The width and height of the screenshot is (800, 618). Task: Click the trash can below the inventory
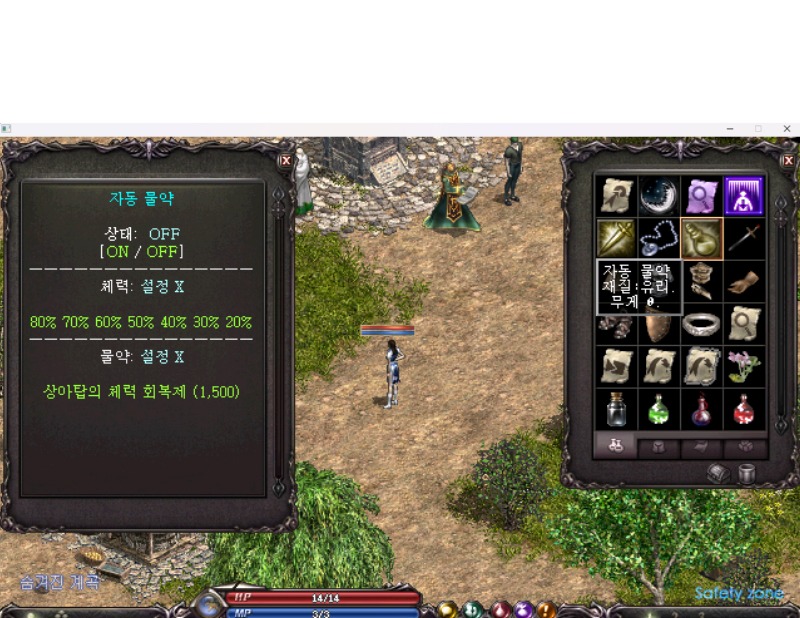pyautogui.click(x=746, y=474)
